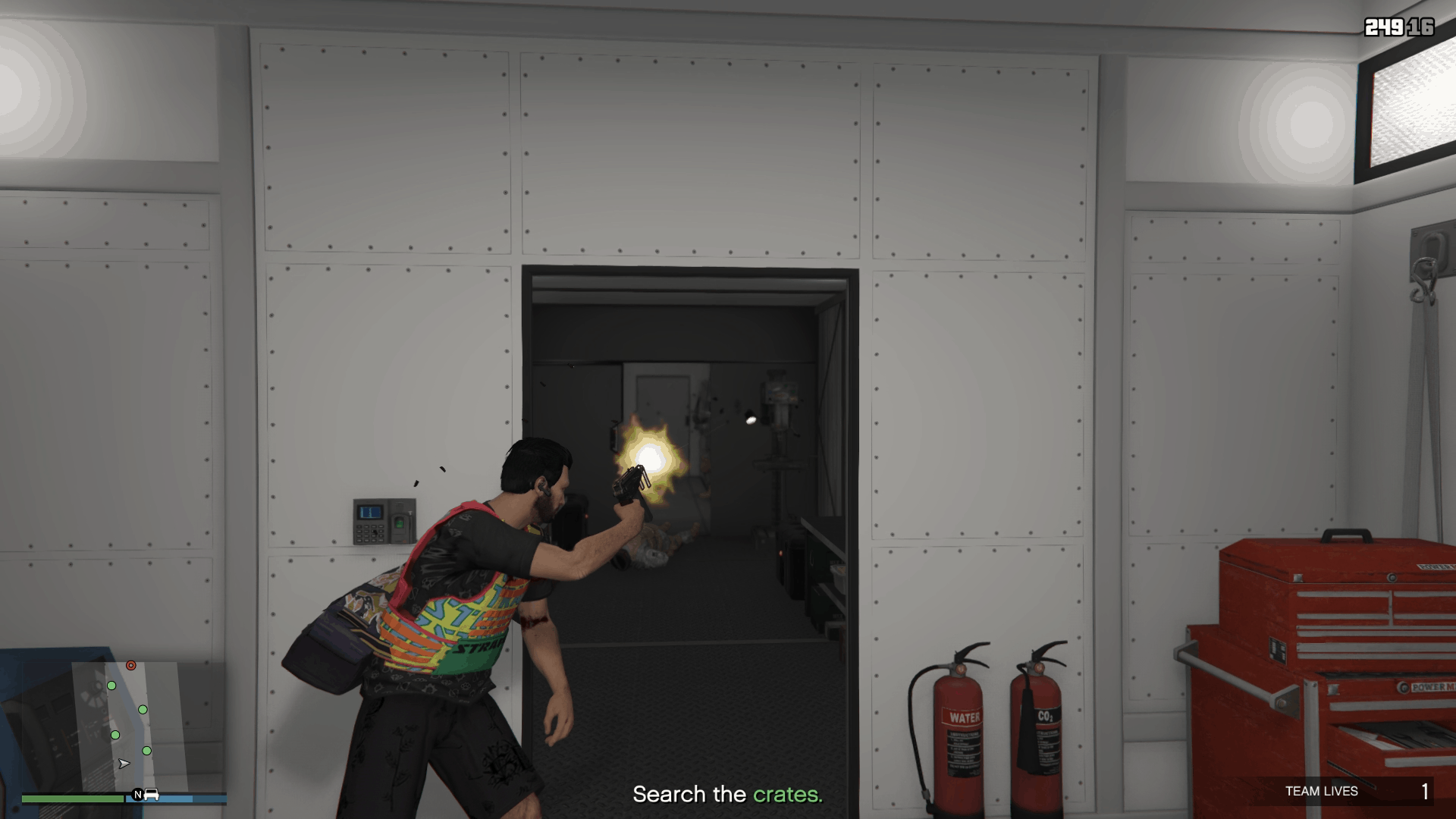
Task: Select the topmost green teammate blip on the radar
Action: point(111,686)
